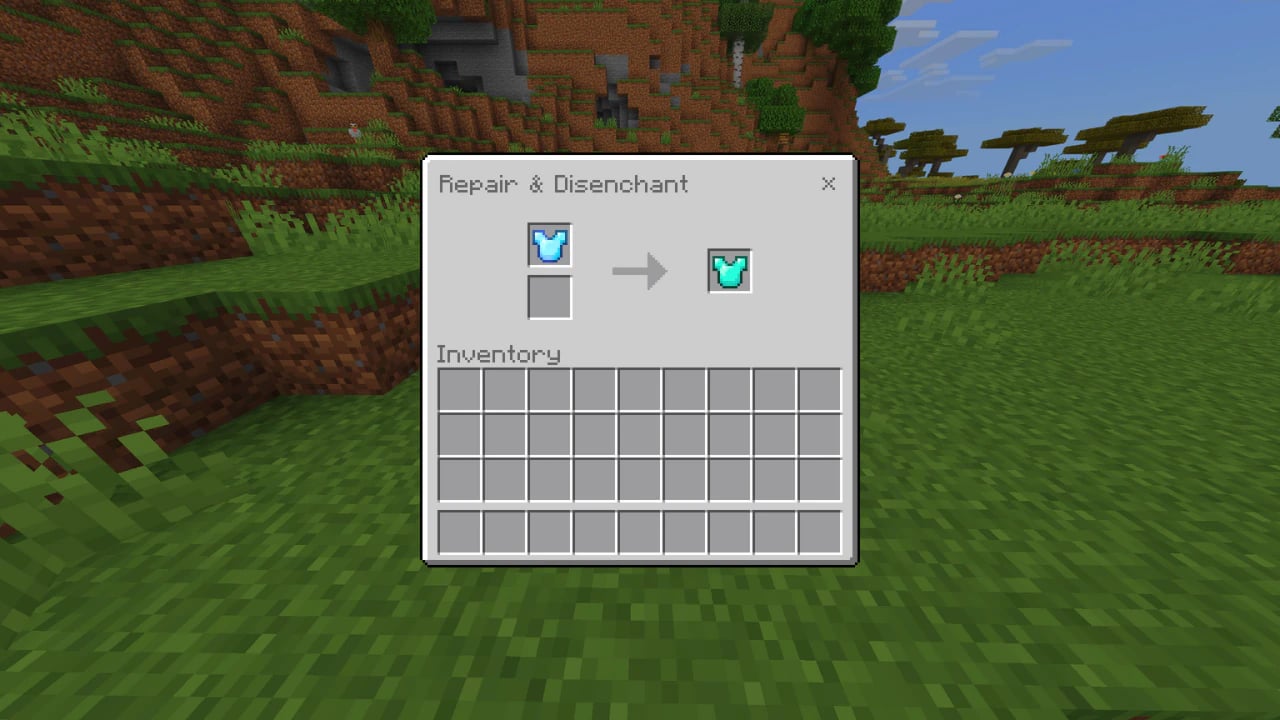1280x720 pixels.
Task: Click the last hotbar slot
Action: pos(818,530)
